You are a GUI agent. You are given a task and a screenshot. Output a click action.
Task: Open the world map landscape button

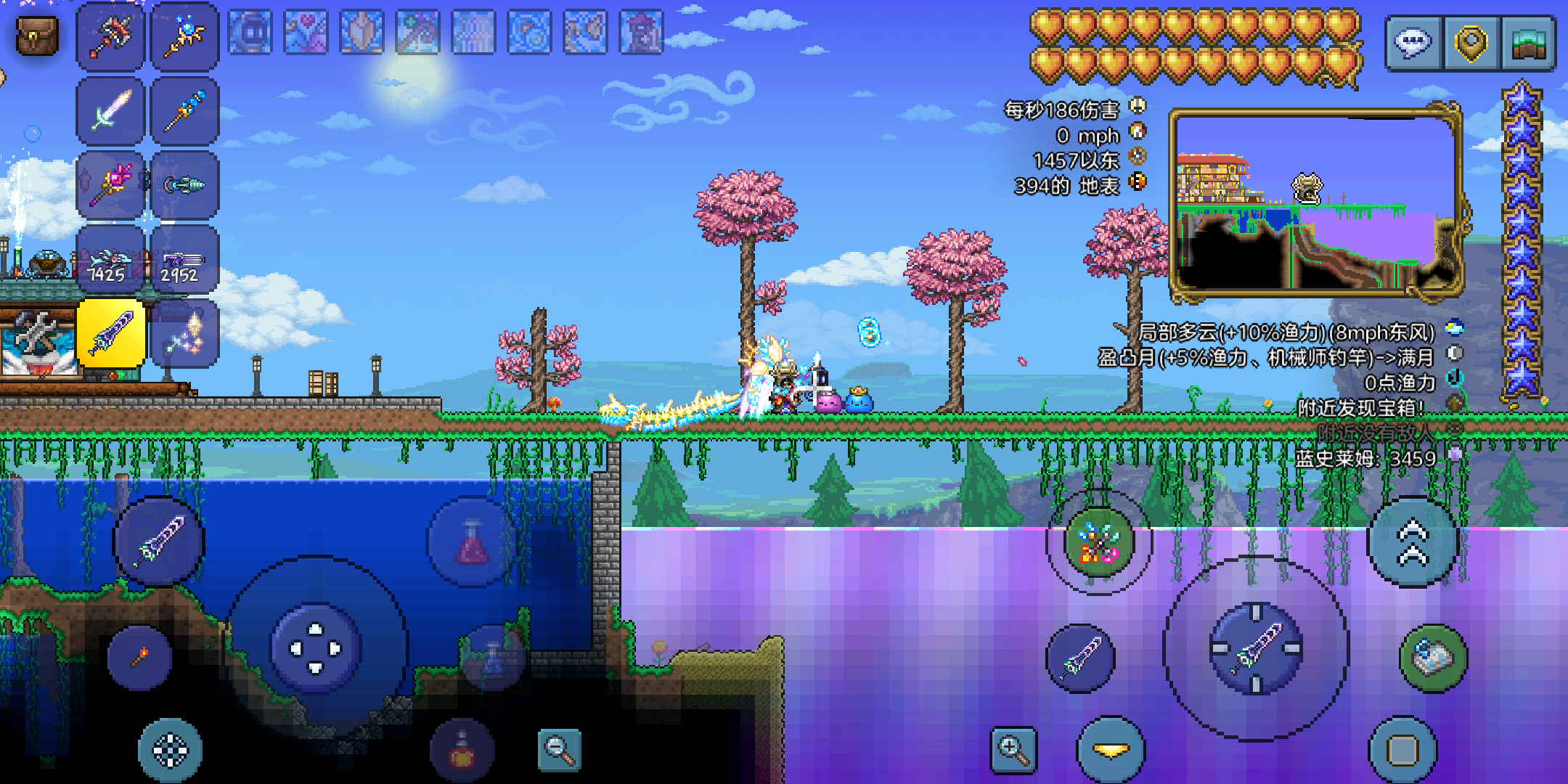coord(1528,44)
